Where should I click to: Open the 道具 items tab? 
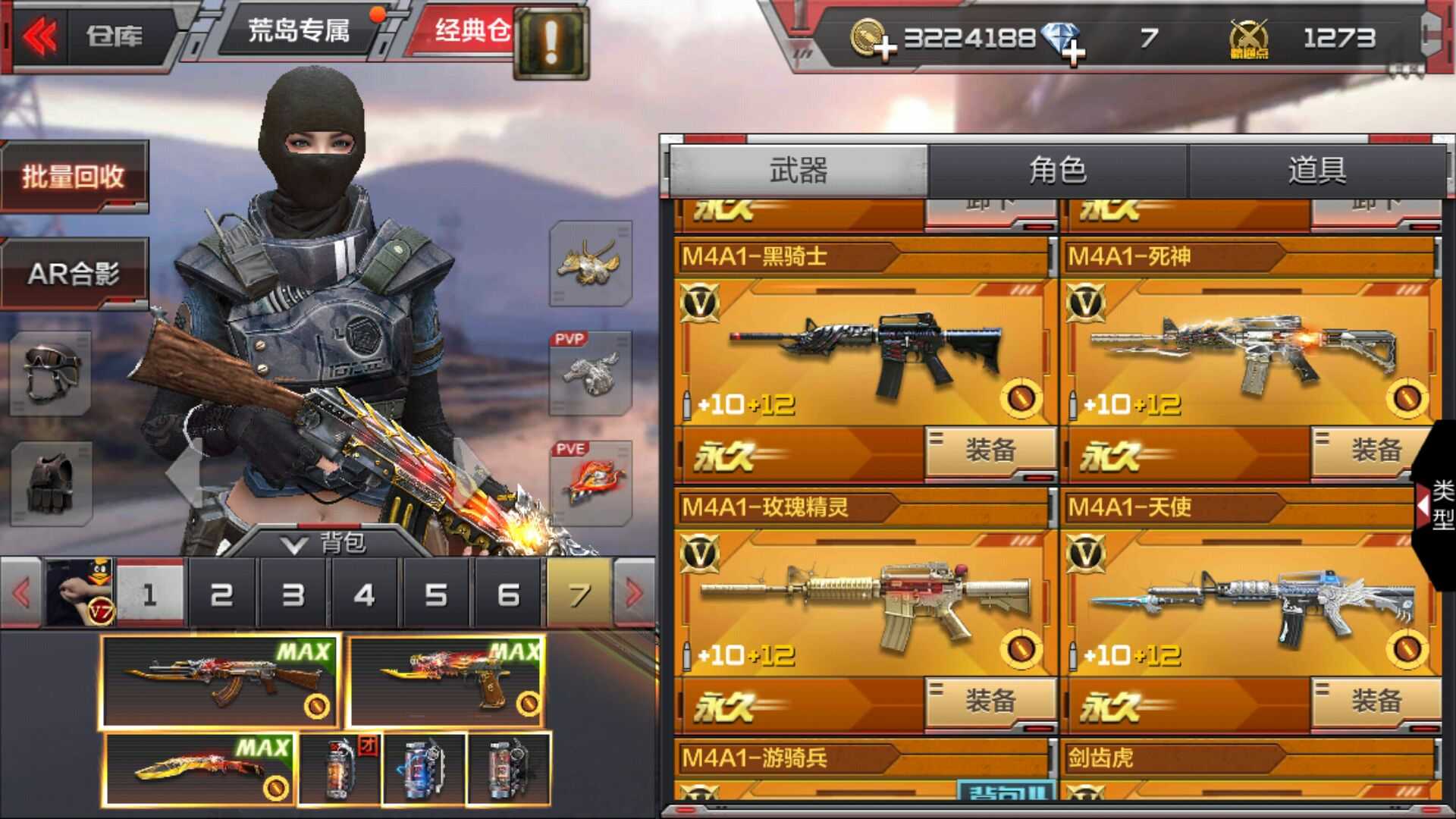click(1316, 171)
